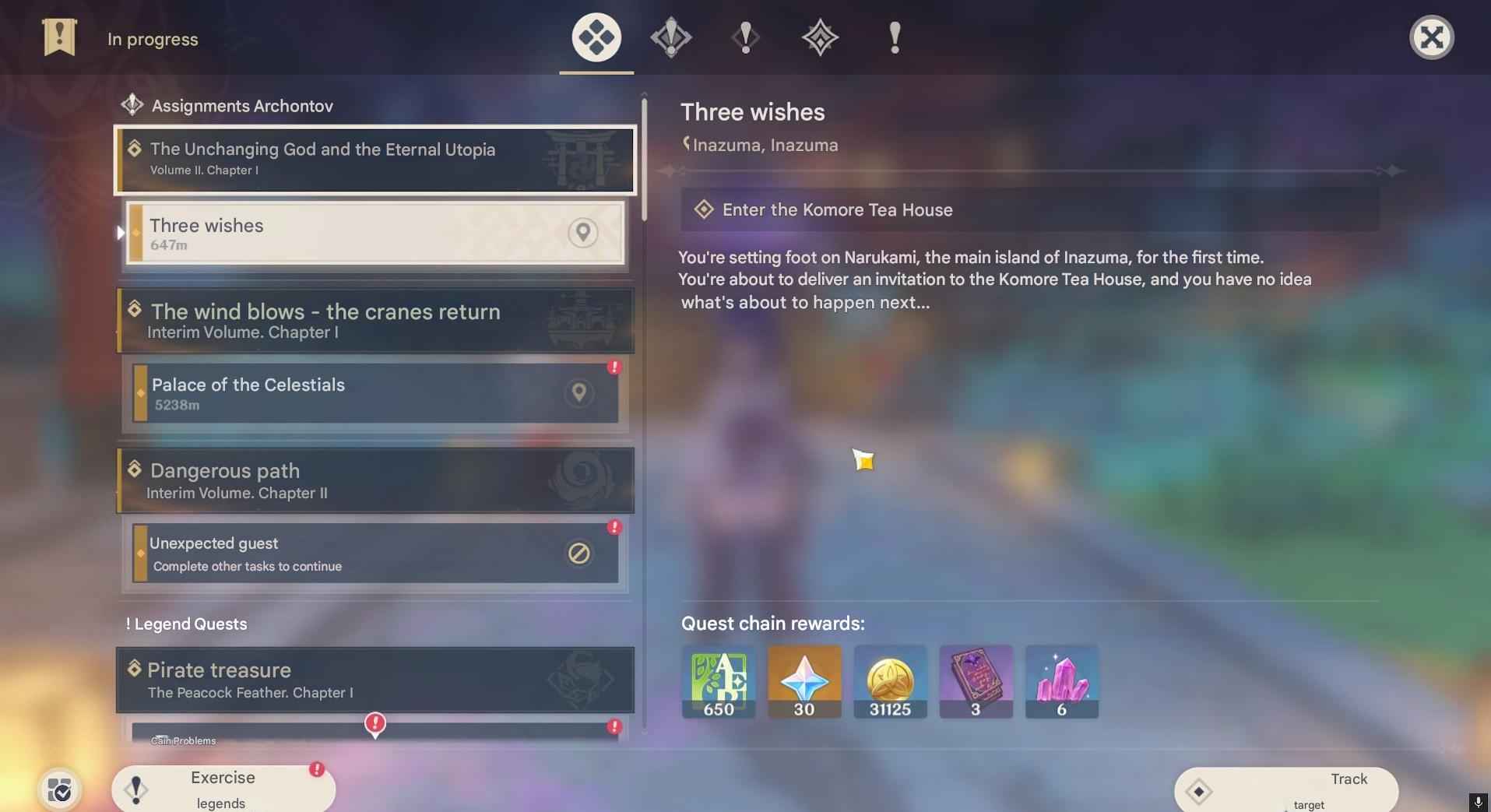1491x812 pixels.
Task: Click the banner quest icon top left
Action: pyautogui.click(x=58, y=37)
